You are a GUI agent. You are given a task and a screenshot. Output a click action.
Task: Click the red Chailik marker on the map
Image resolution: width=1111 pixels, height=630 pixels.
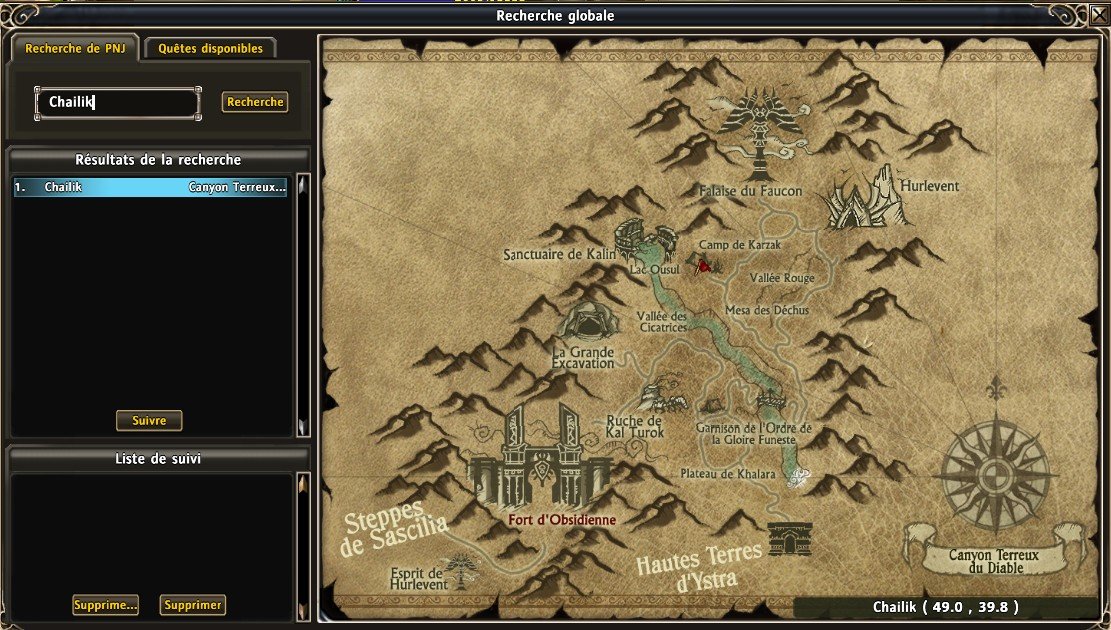click(x=704, y=267)
